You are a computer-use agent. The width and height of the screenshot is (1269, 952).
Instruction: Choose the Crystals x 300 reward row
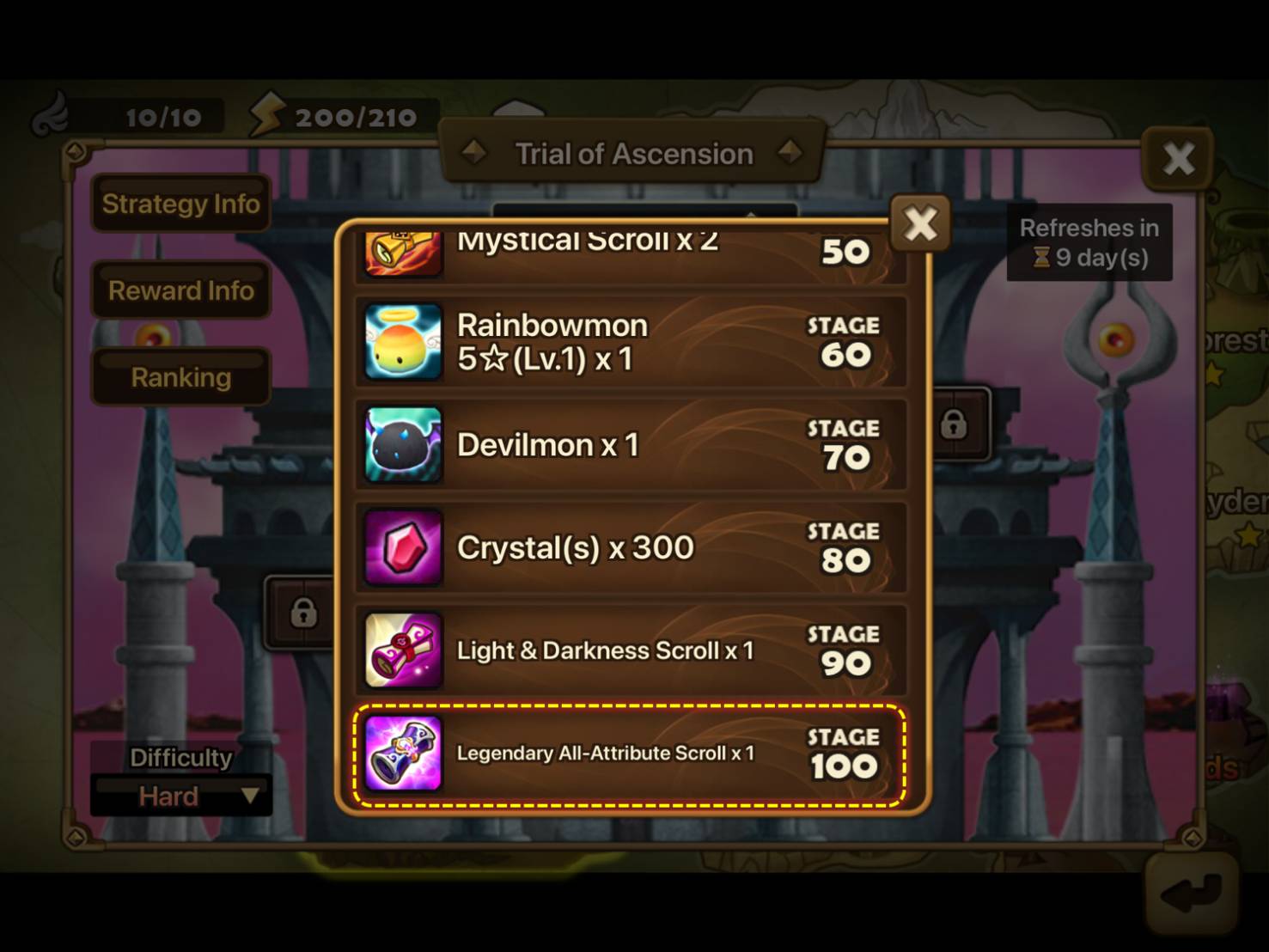click(631, 548)
